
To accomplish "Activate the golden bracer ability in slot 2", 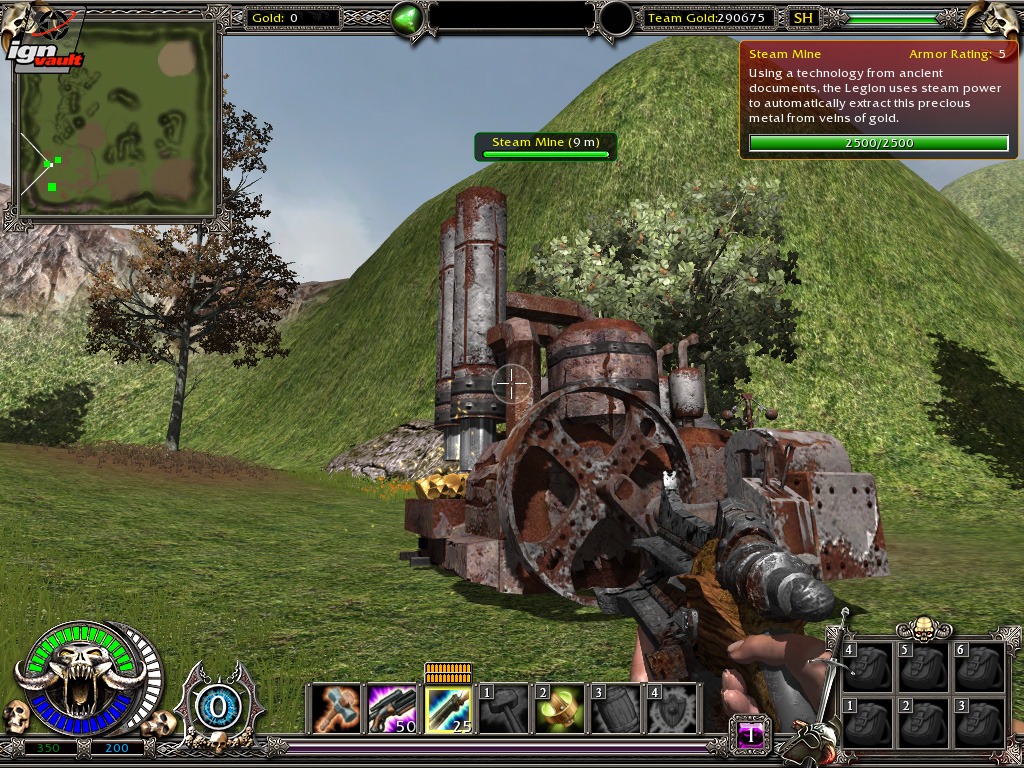I will pyautogui.click(x=560, y=708).
